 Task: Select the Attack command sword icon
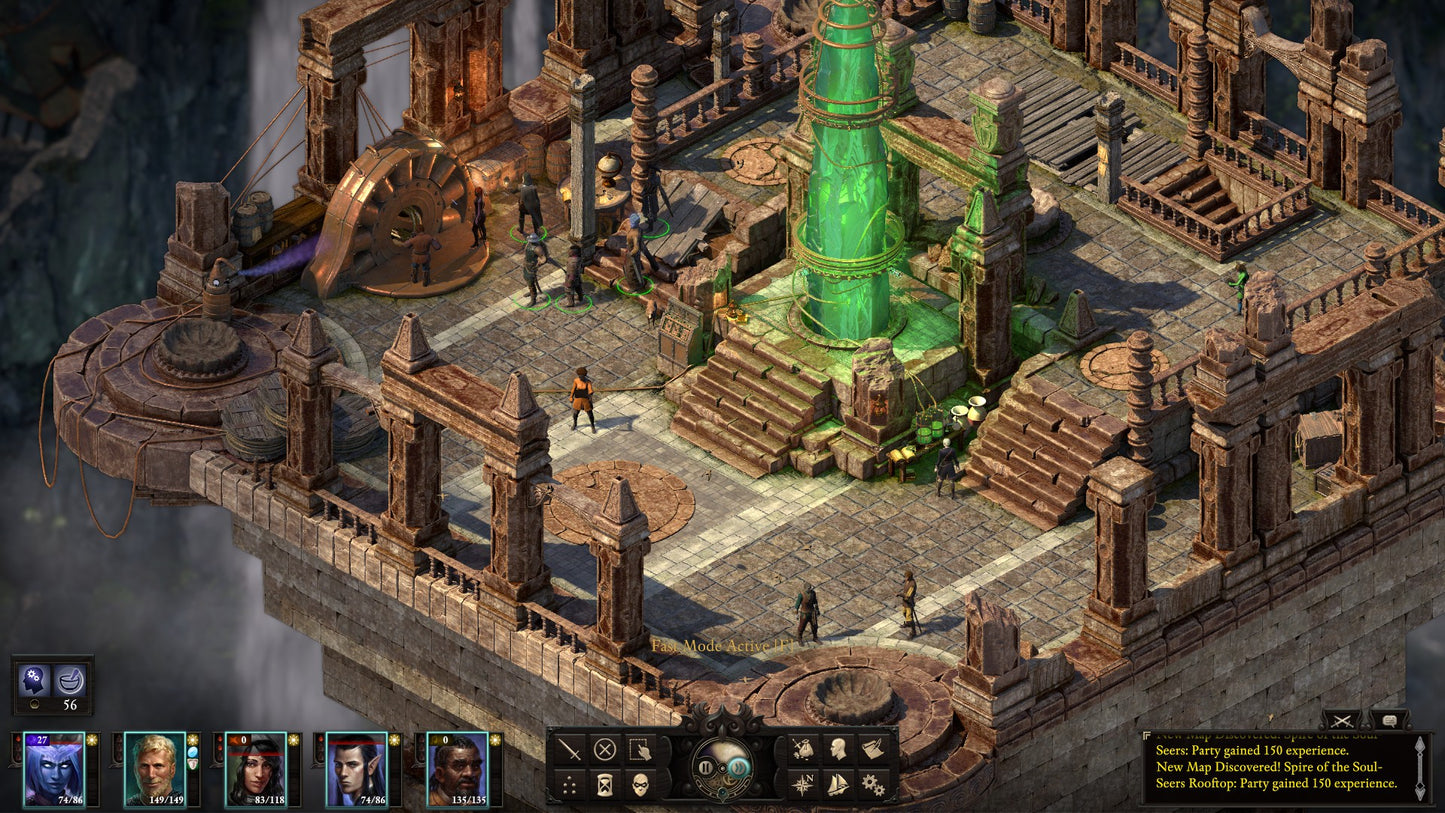pyautogui.click(x=569, y=747)
